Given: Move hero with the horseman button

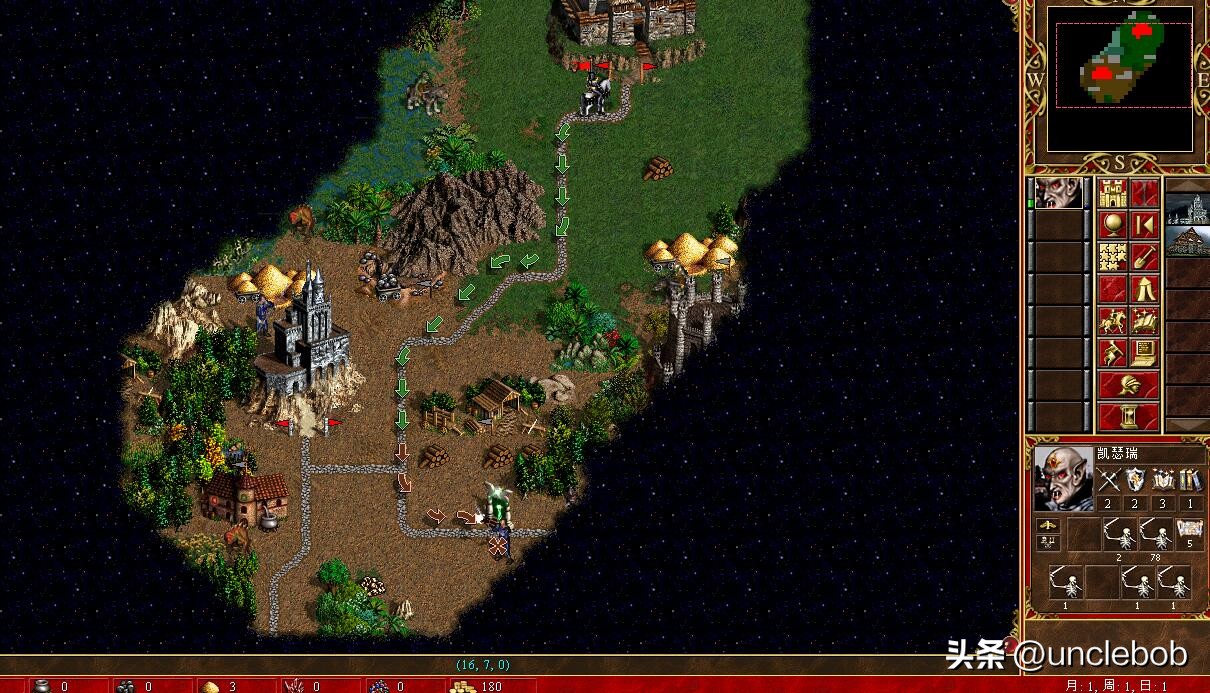Looking at the screenshot, I should click(1113, 321).
